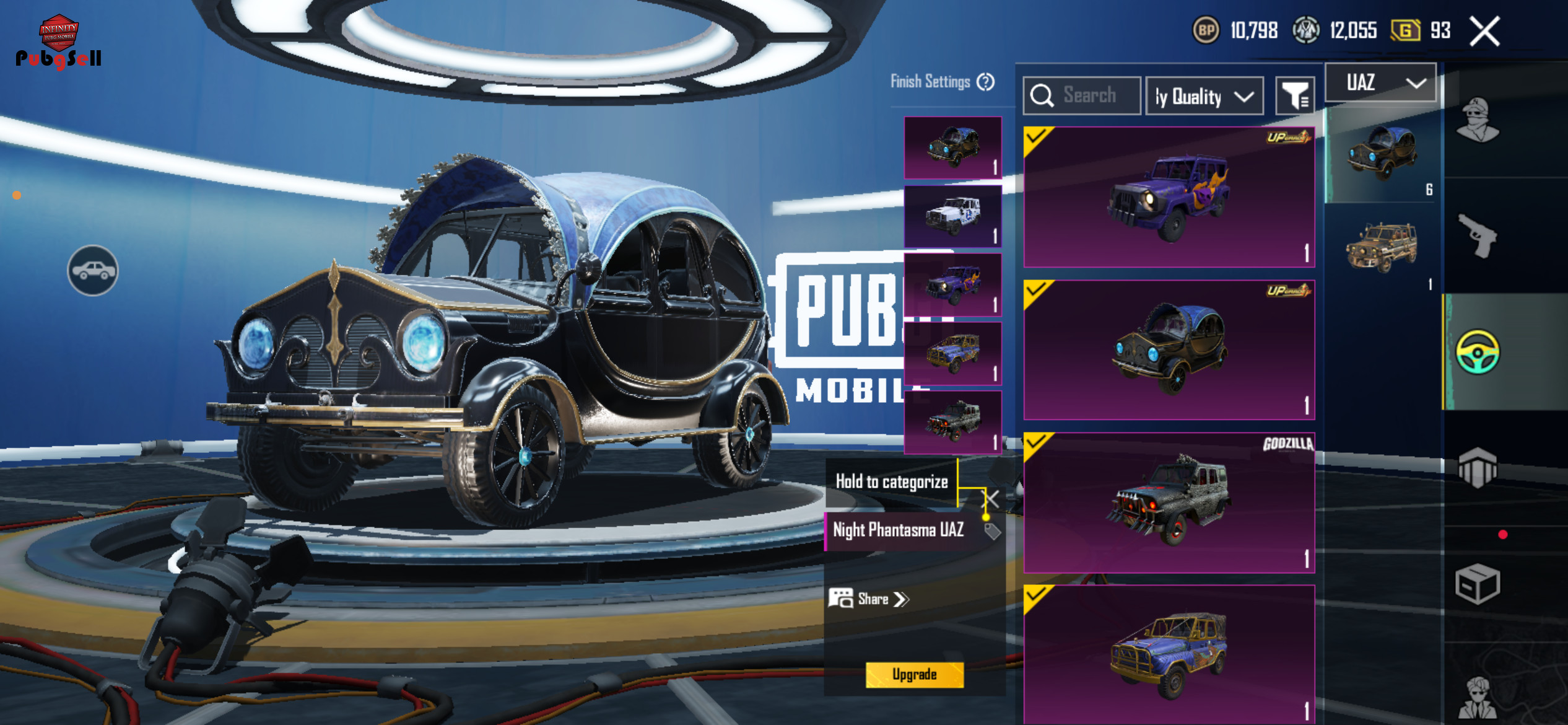Pick the blue and gold UAZ skin card
This screenshot has width=1568, height=725.
coord(1169,654)
